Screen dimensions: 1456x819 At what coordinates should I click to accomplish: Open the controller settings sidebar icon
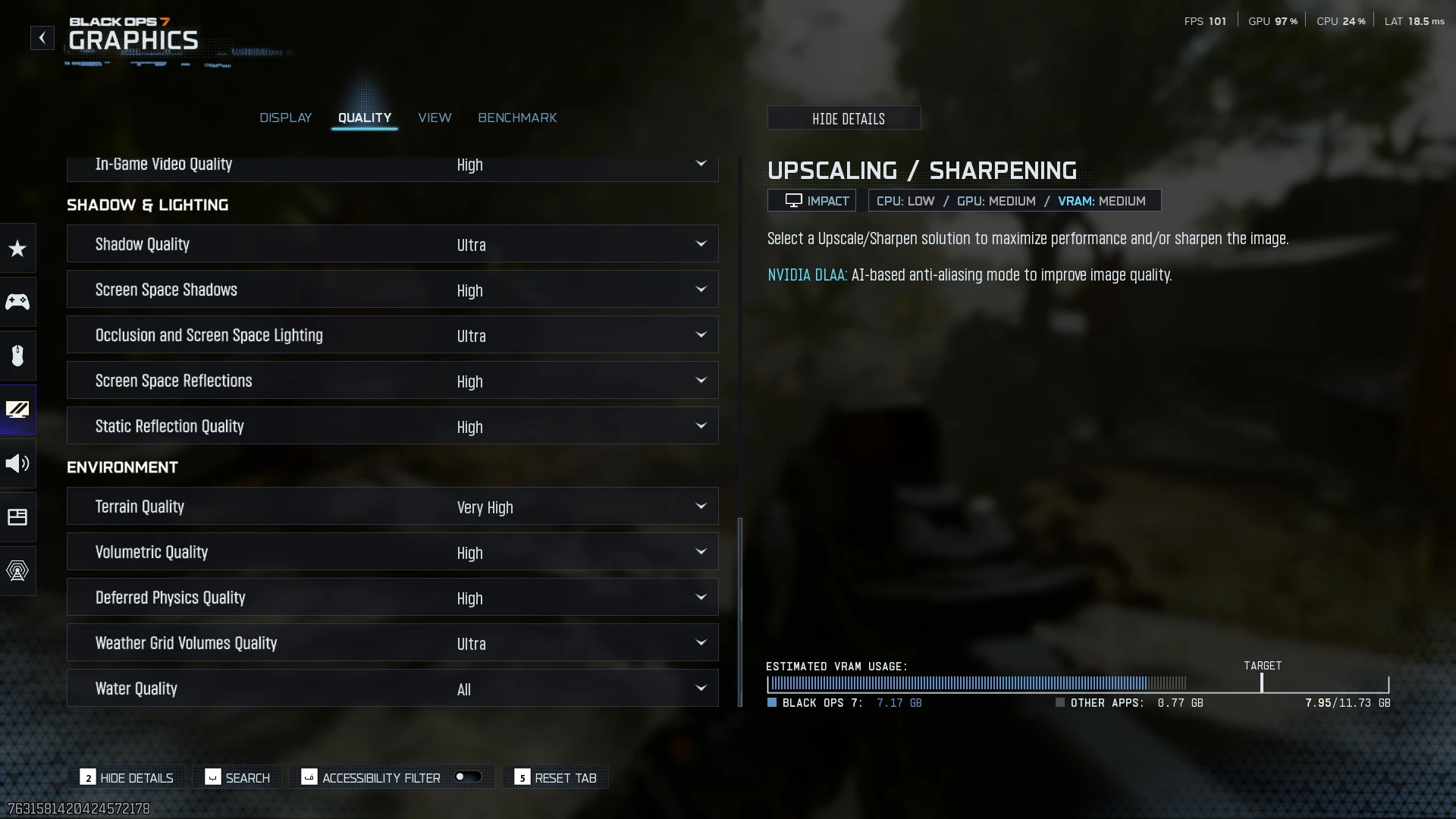click(x=17, y=302)
